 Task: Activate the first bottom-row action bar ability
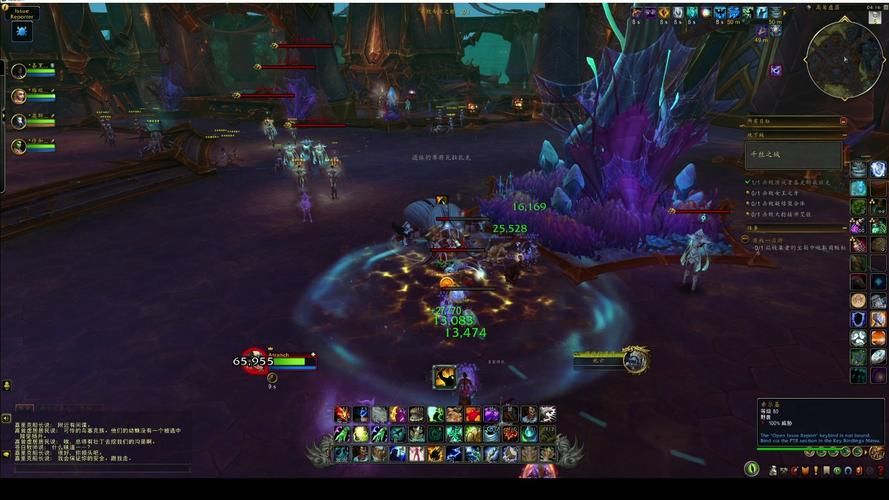coord(342,453)
